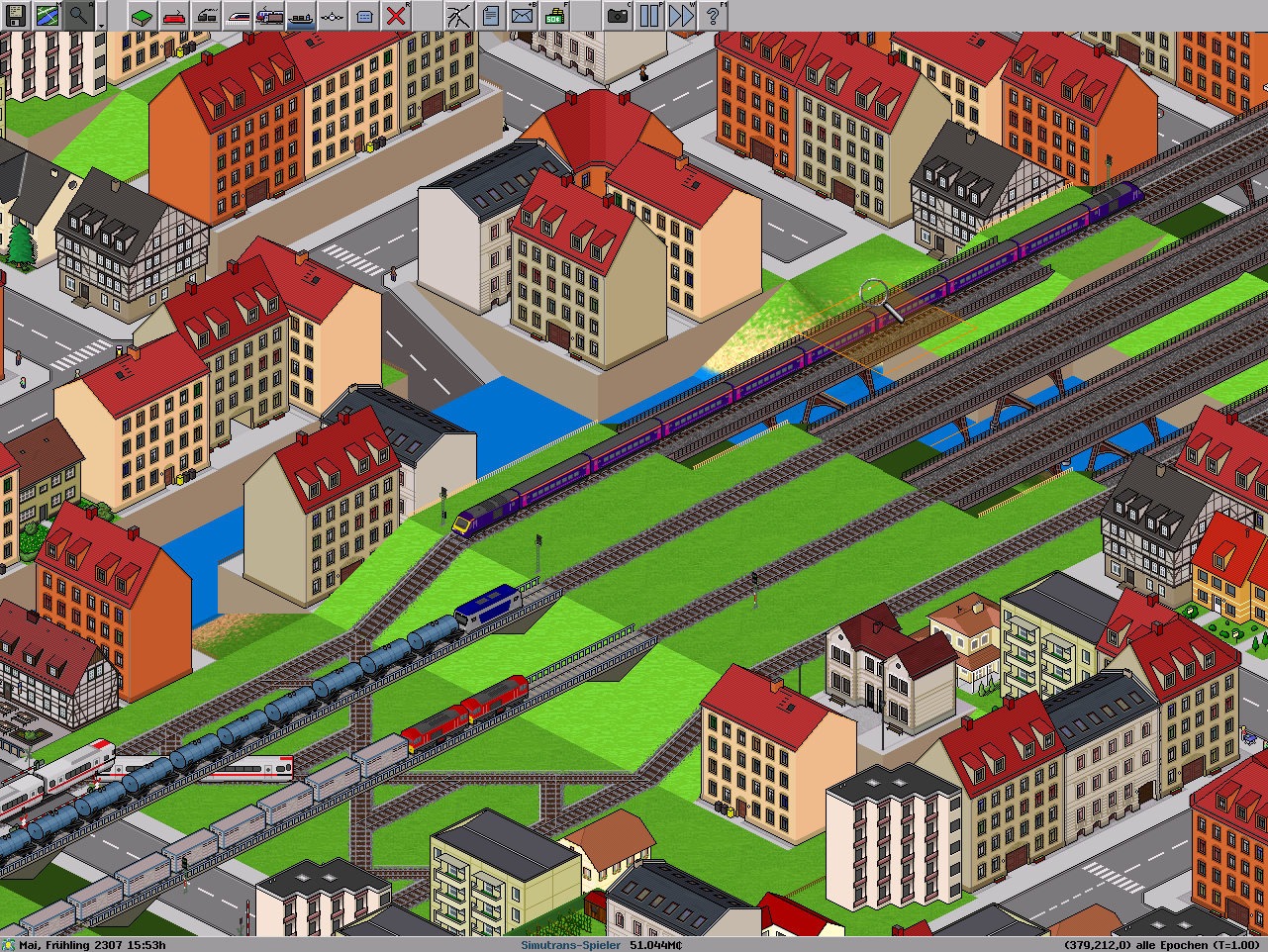
Task: Open the blue building special construction tools
Action: pyautogui.click(x=363, y=15)
